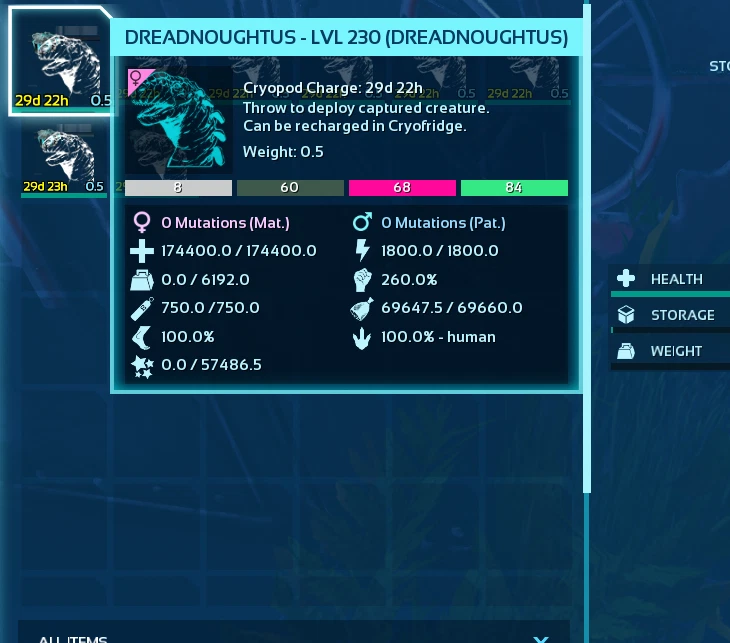Expand the All Items filter dropdown
The image size is (730, 643).
(540, 637)
